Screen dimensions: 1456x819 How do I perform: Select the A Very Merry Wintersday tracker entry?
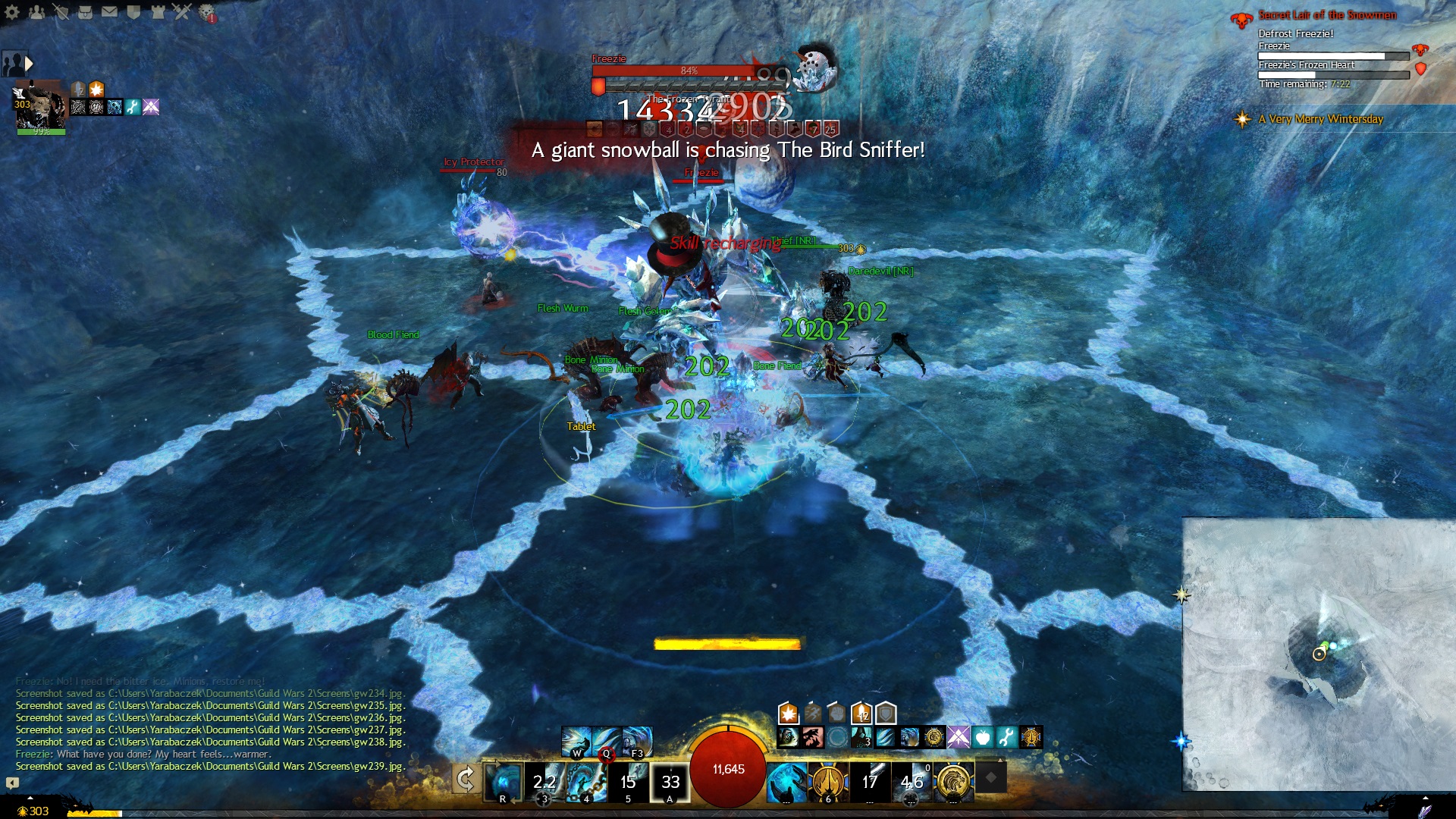point(1320,119)
